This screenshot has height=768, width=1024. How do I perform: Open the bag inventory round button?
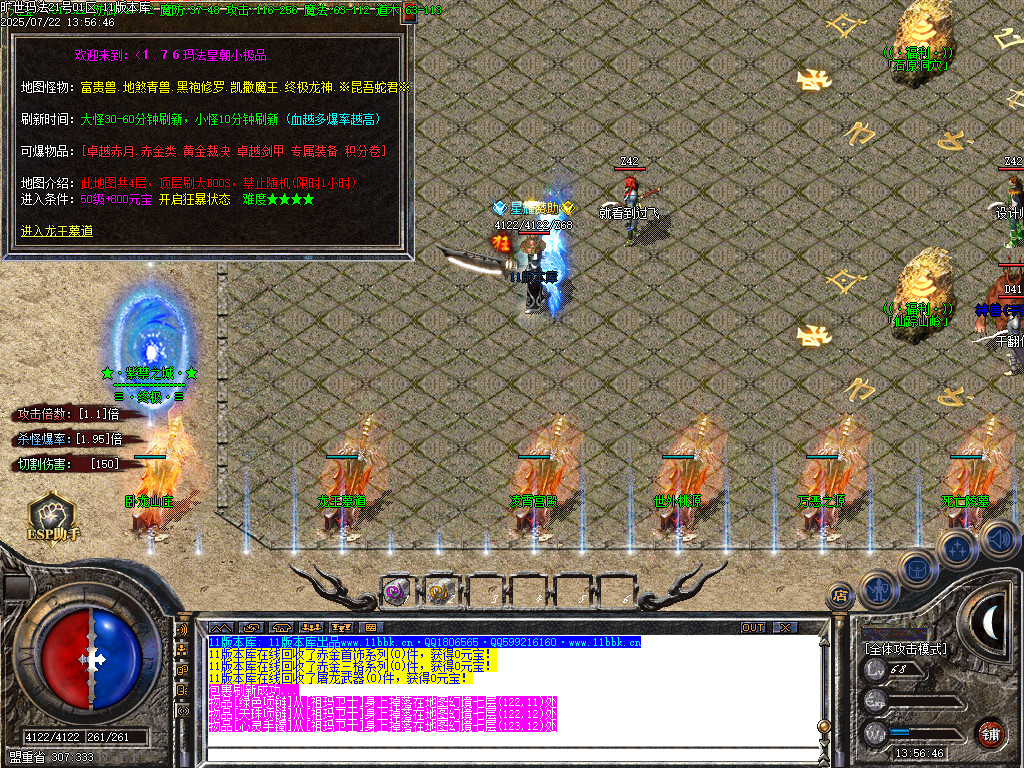[x=916, y=568]
